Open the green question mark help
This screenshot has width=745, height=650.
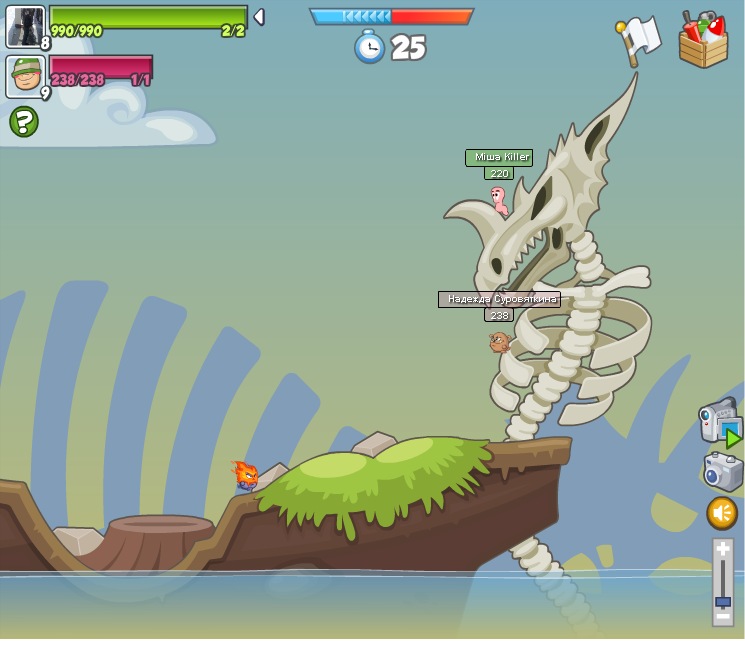coord(24,122)
